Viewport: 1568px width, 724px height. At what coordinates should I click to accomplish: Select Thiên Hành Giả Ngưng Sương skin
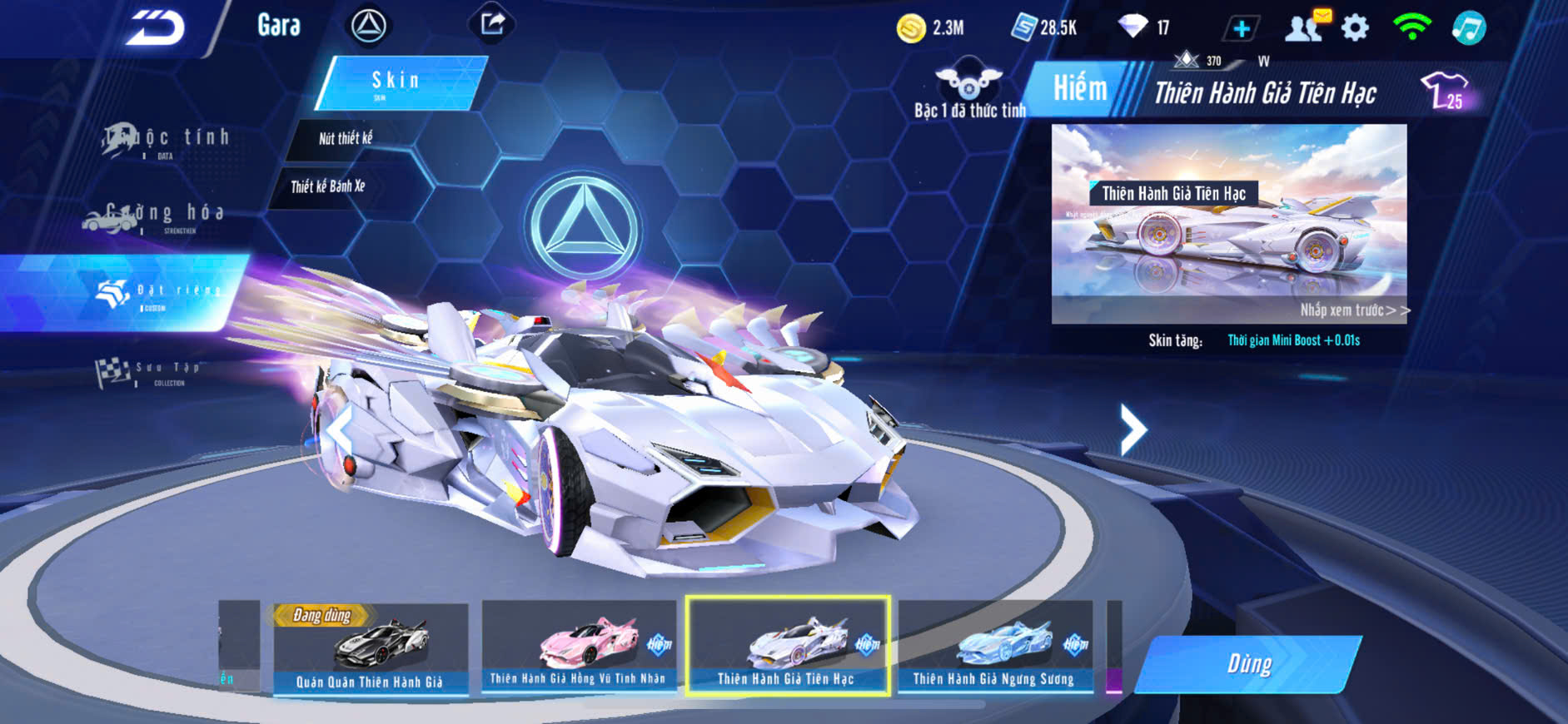coord(994,646)
